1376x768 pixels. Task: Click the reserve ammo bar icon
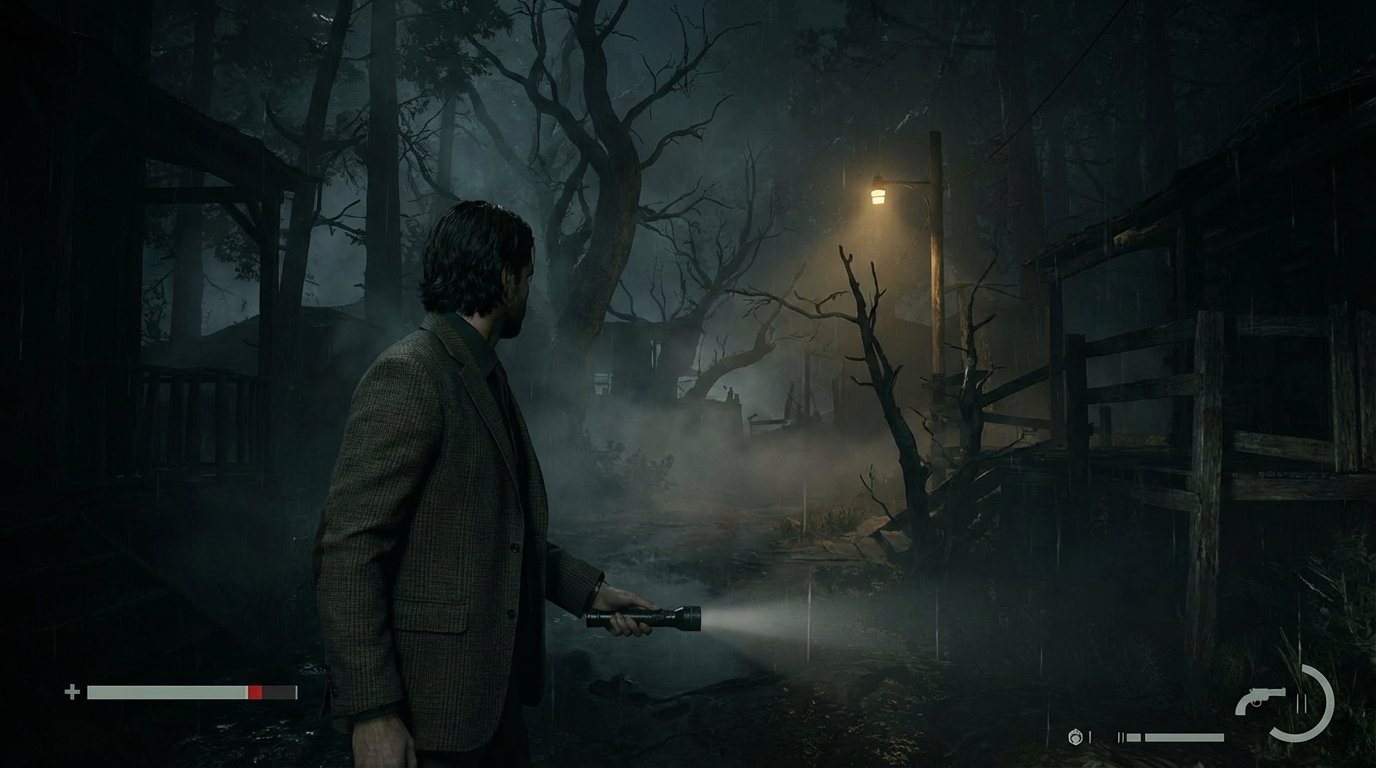coord(1185,737)
